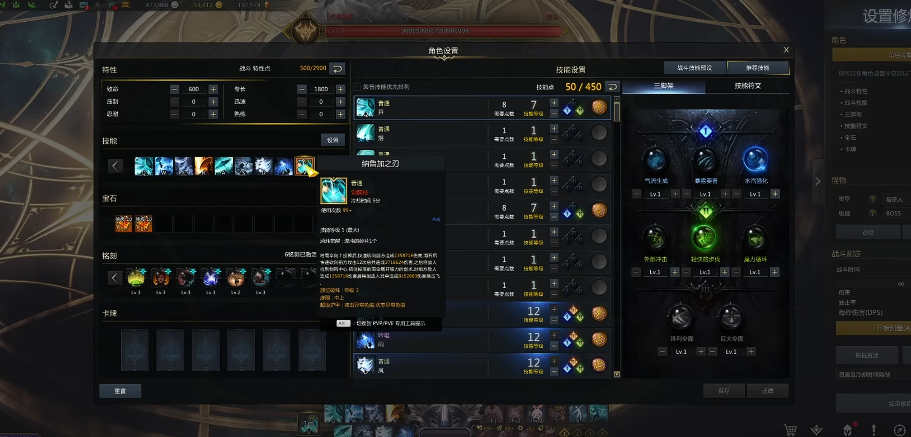
Task: Select the 气流生成 tripod node
Action: [655, 162]
